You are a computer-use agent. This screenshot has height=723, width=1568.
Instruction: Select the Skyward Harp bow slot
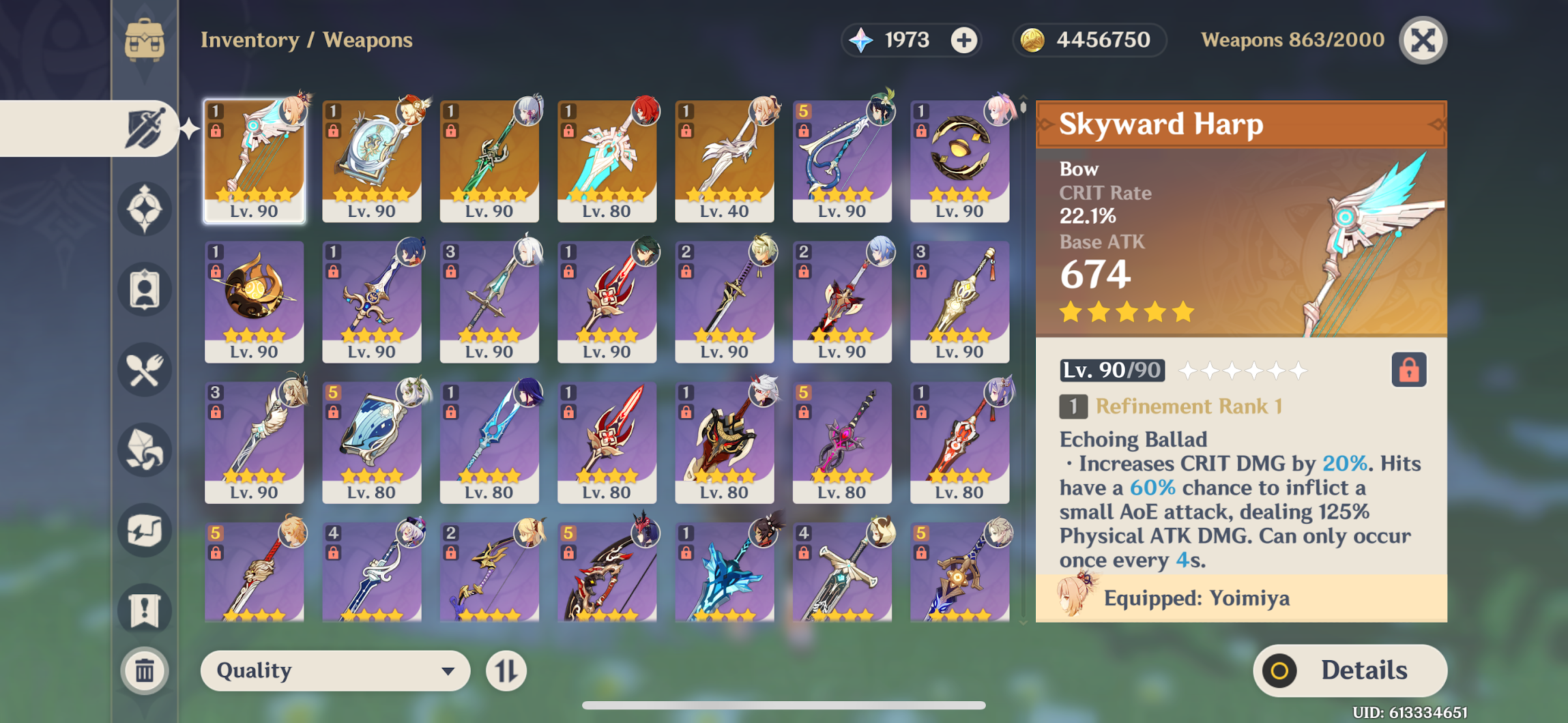click(x=254, y=161)
